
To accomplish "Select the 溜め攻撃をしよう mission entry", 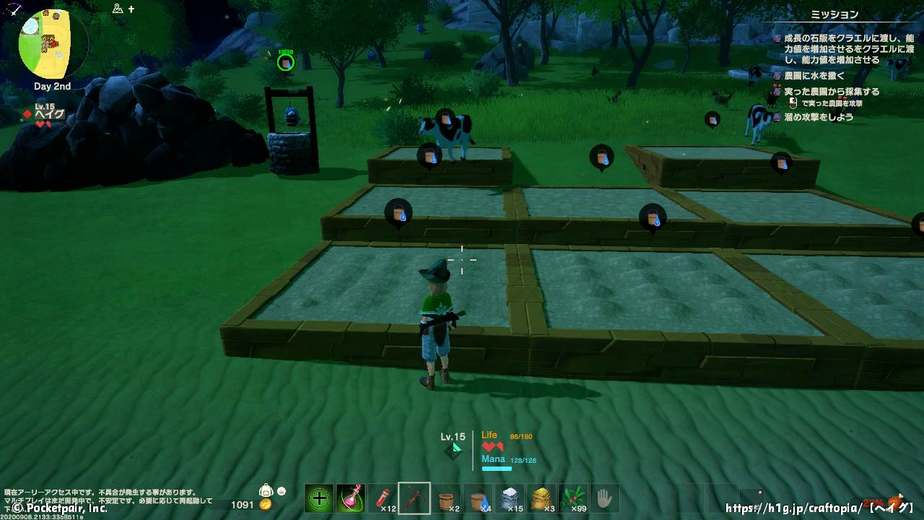I will (818, 117).
